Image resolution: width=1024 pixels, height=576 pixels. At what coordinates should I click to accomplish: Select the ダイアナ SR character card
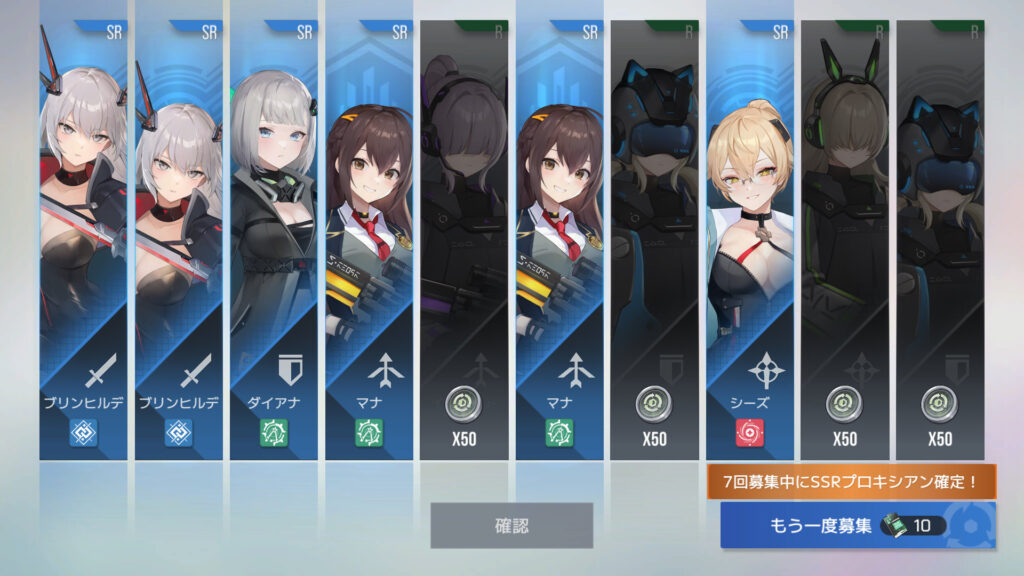273,240
